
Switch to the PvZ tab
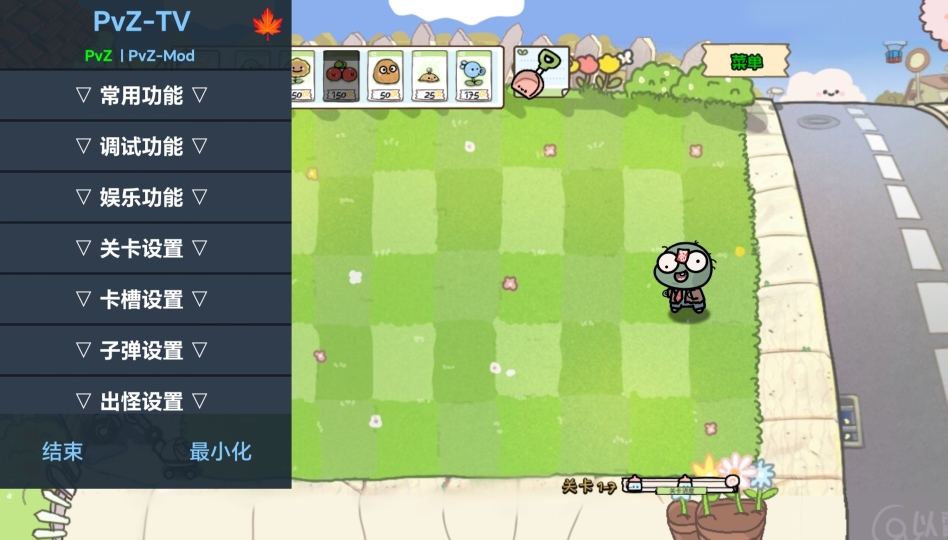98,56
